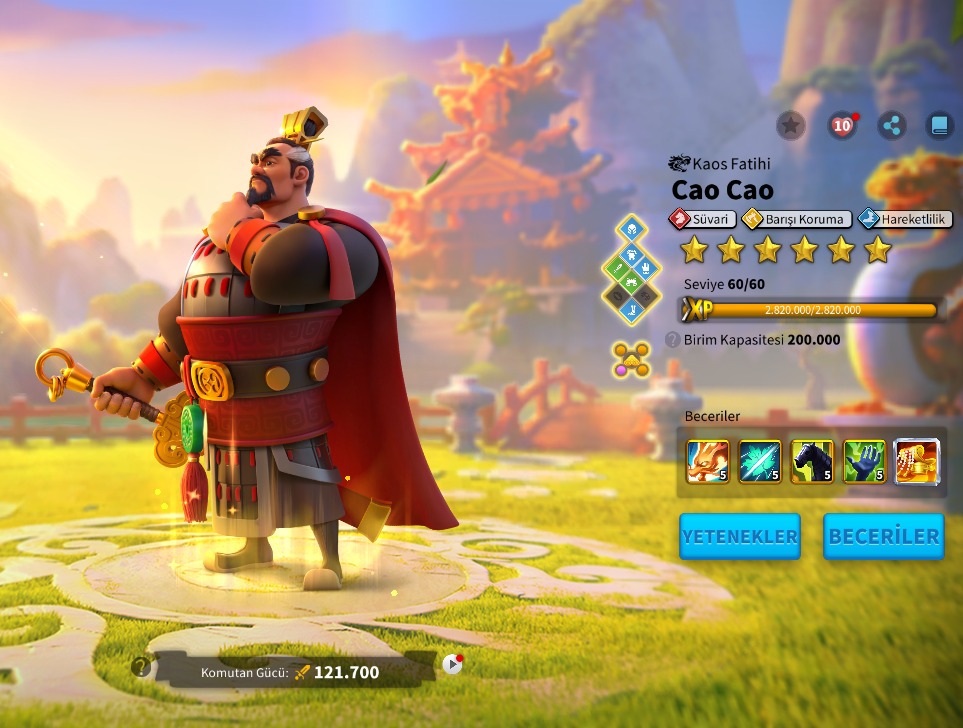Viewport: 963px width, 728px height.
Task: Open the commander book icon
Action: [x=939, y=125]
